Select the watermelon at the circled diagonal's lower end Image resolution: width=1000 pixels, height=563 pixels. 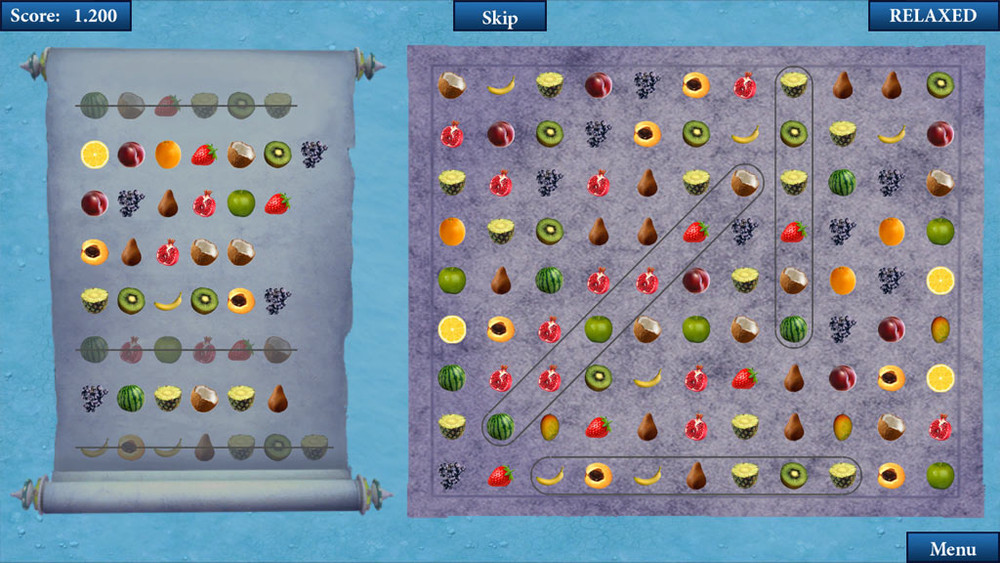[500, 427]
